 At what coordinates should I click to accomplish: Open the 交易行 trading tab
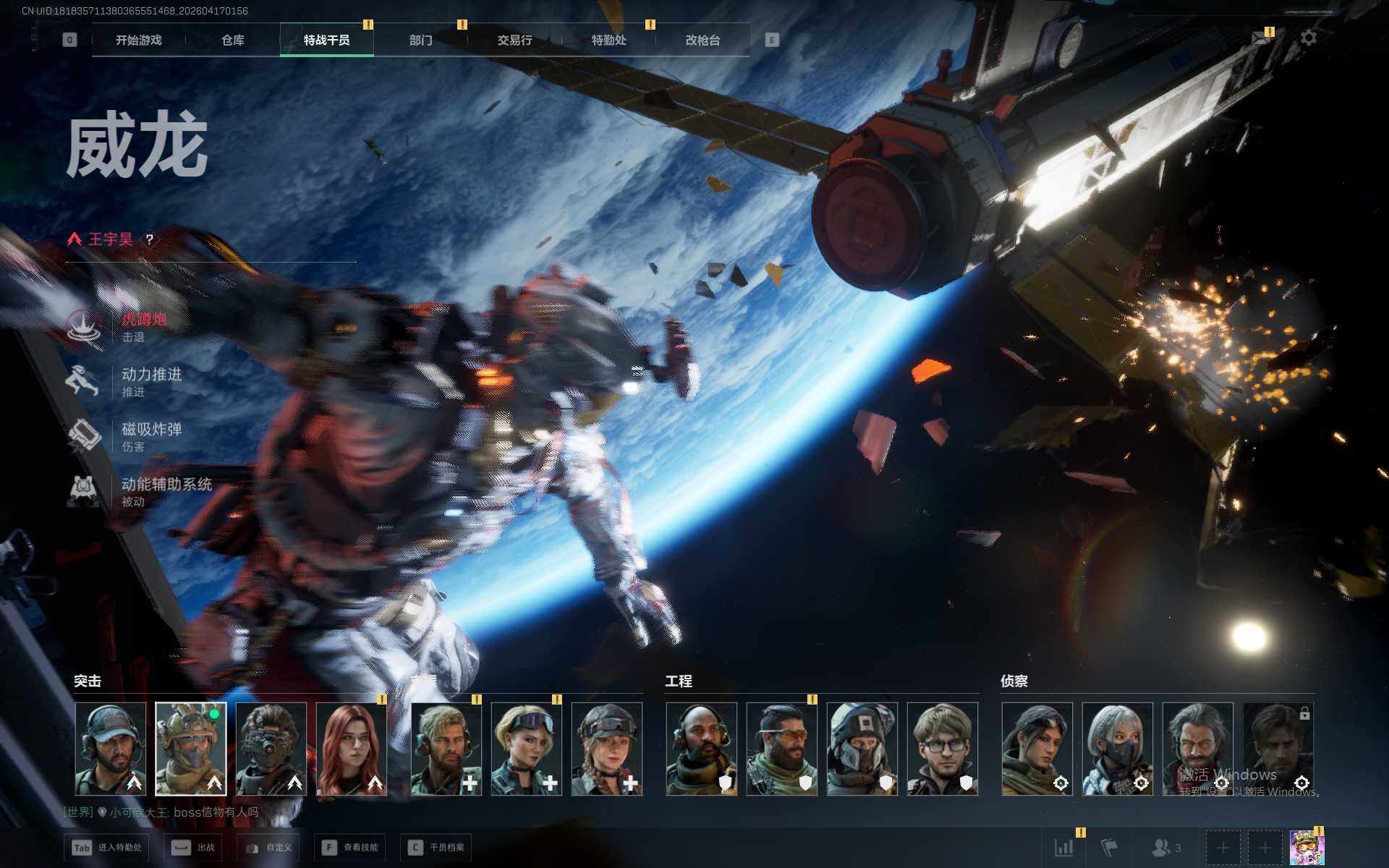point(514,41)
